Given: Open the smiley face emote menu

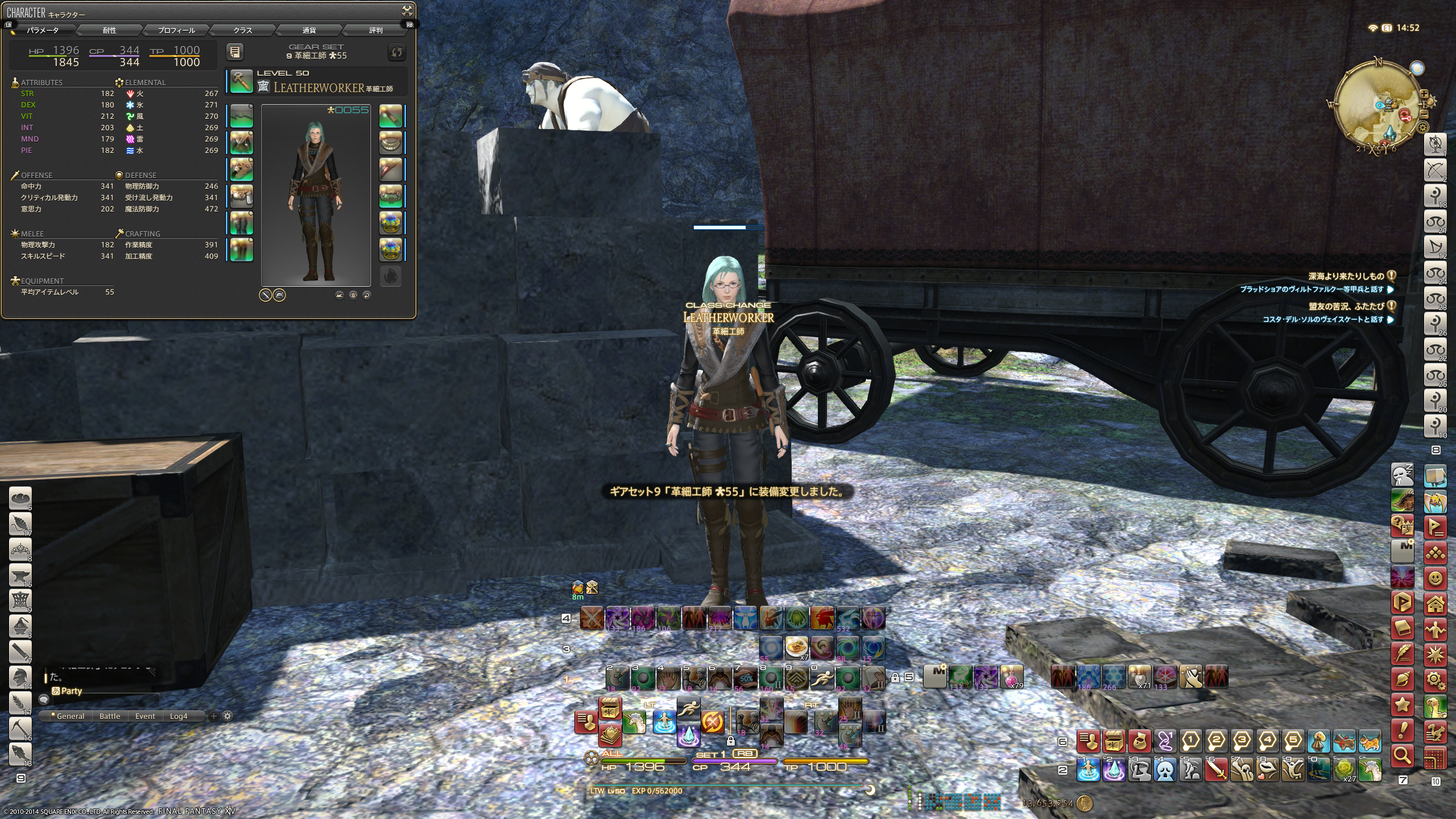Looking at the screenshot, I should click(x=1435, y=579).
